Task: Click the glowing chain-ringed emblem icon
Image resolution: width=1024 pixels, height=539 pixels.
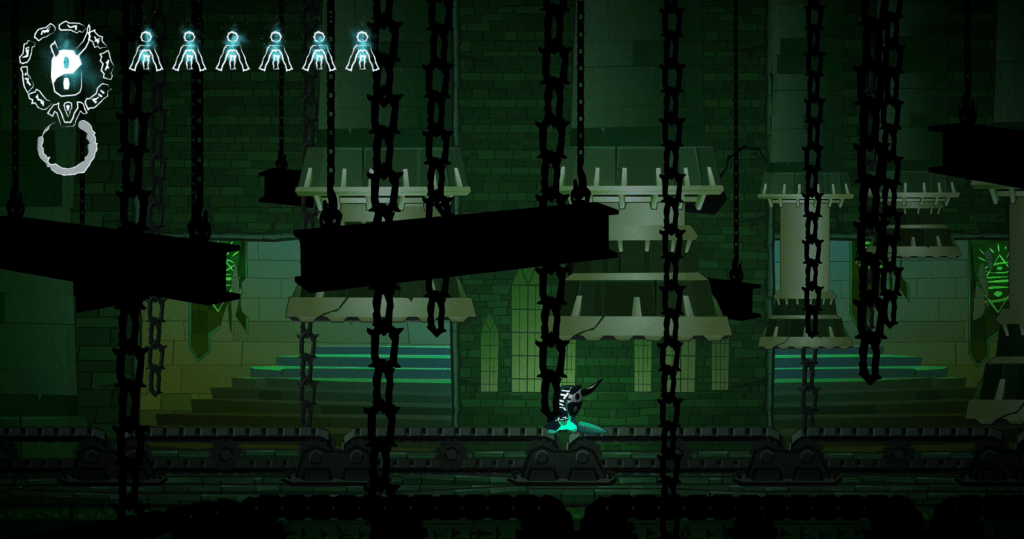Action: click(x=66, y=68)
